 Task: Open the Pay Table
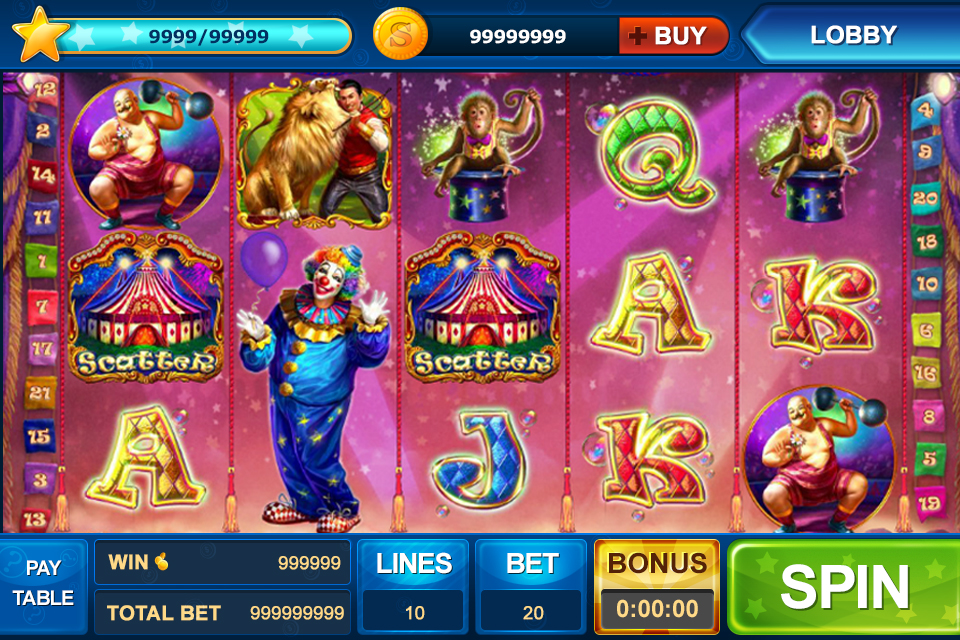[x=43, y=583]
